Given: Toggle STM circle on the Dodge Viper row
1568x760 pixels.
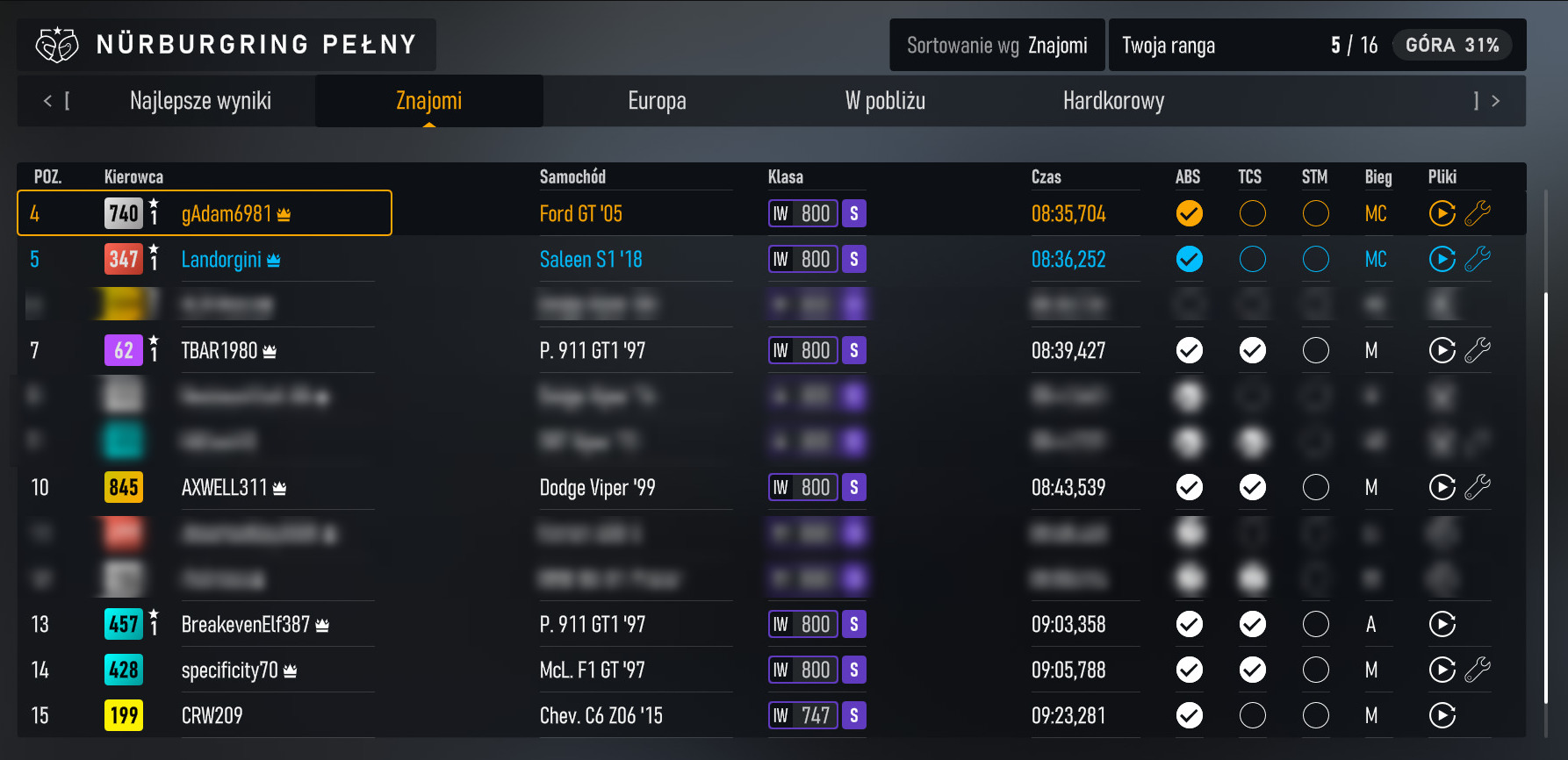Looking at the screenshot, I should [x=1315, y=487].
